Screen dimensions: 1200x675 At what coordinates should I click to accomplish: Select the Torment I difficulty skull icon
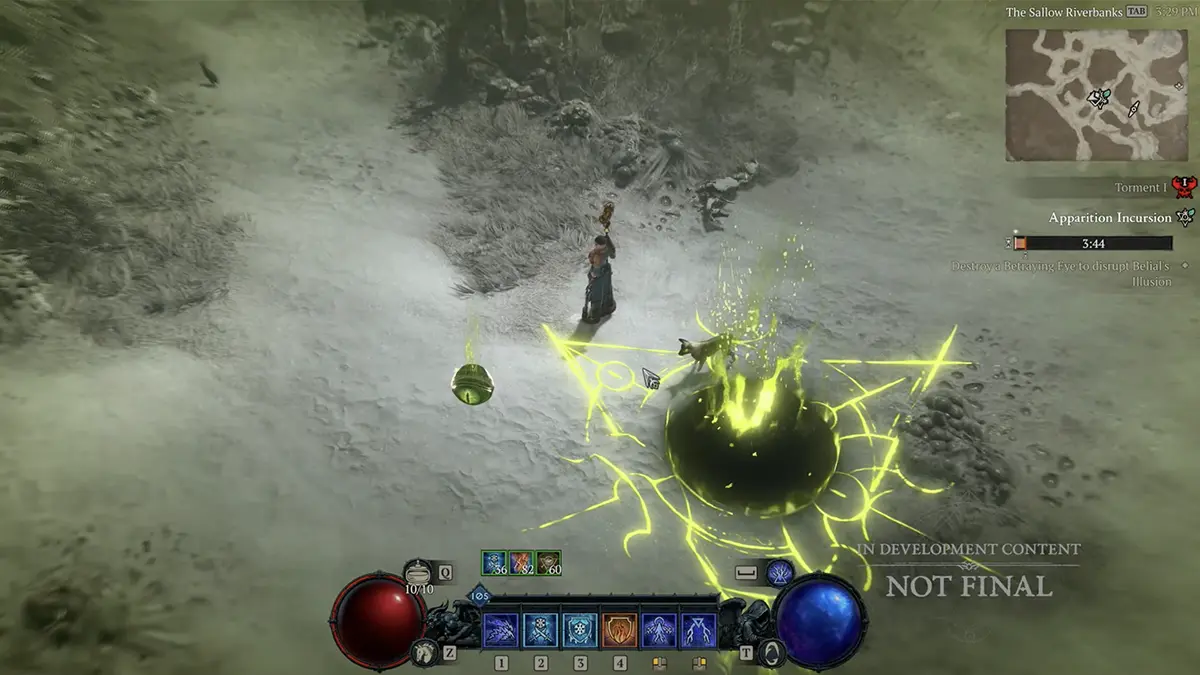point(1184,187)
